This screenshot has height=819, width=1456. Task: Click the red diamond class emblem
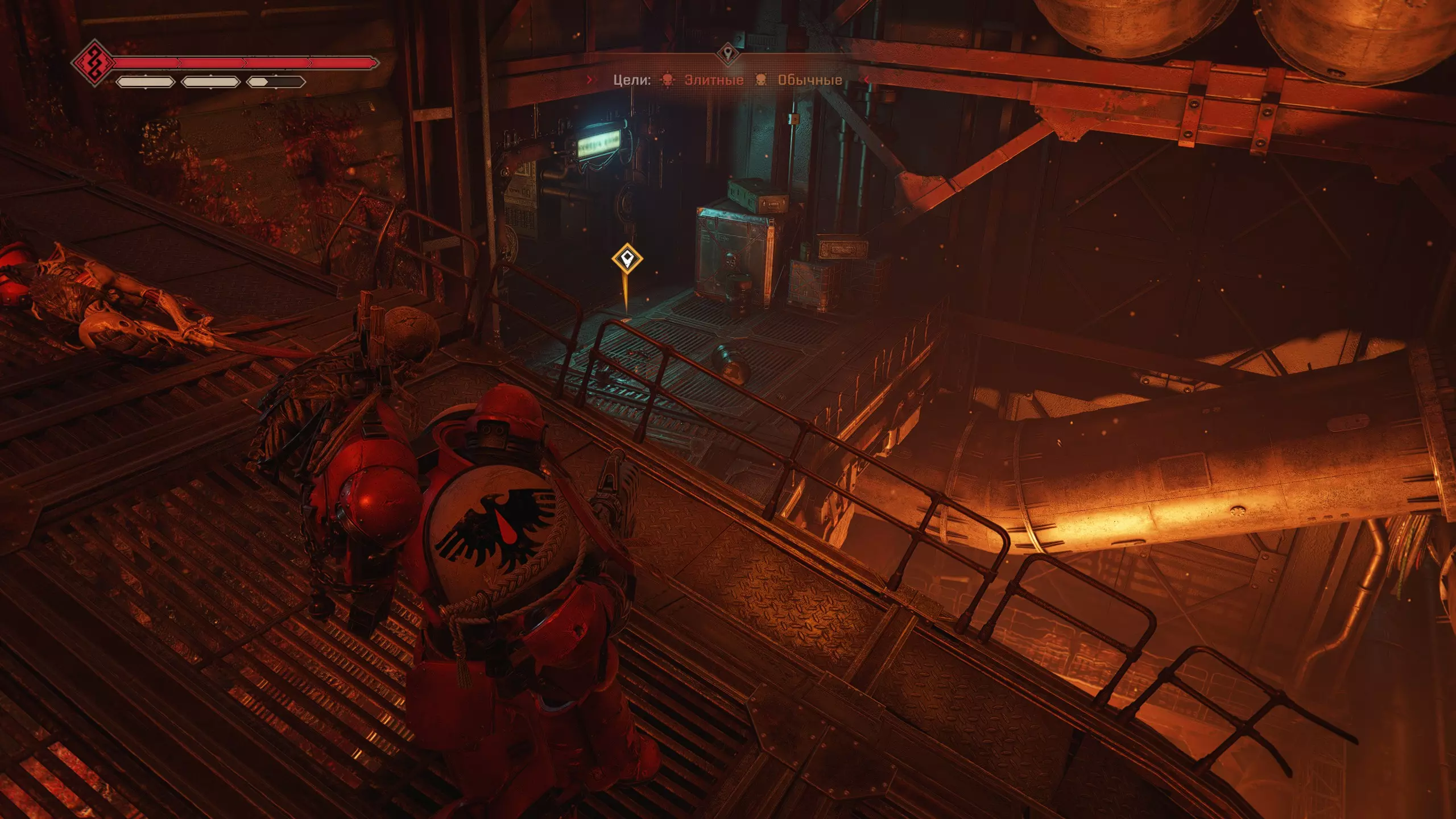click(x=94, y=63)
